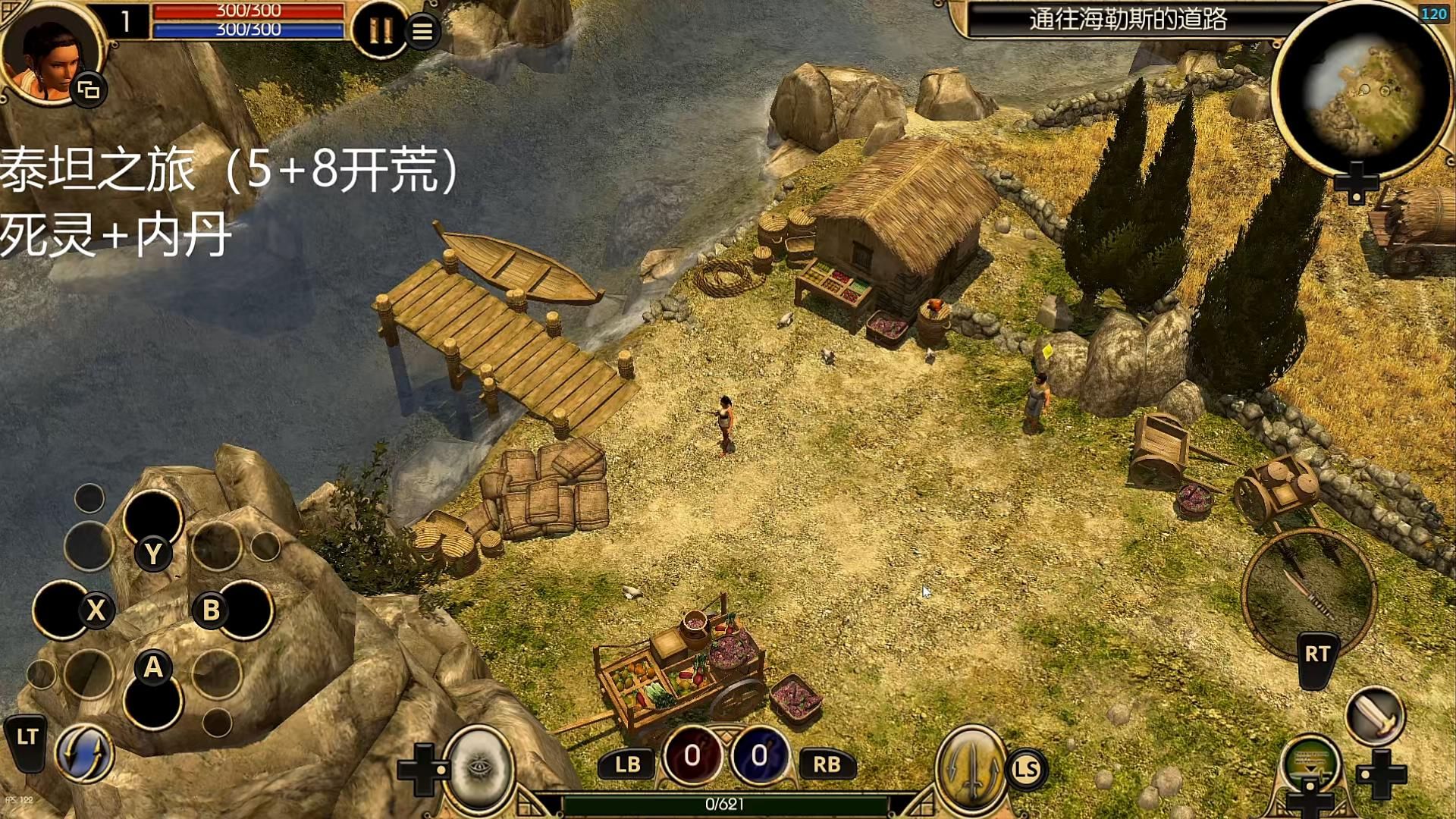This screenshot has height=819, width=1456.
Task: Toggle pause with the pause icon
Action: (x=382, y=29)
